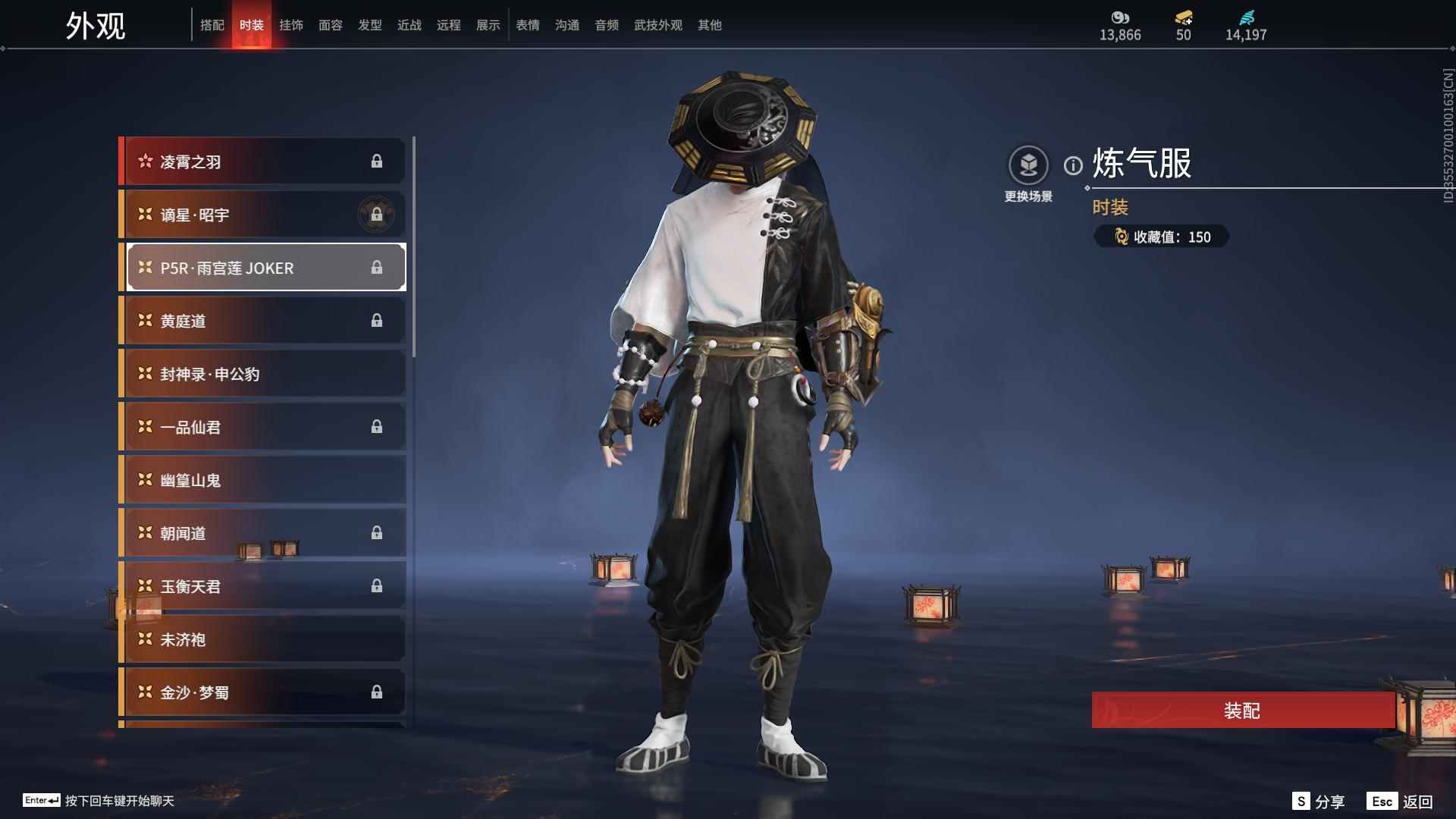Show info for 炼气服 outfit

(1073, 165)
